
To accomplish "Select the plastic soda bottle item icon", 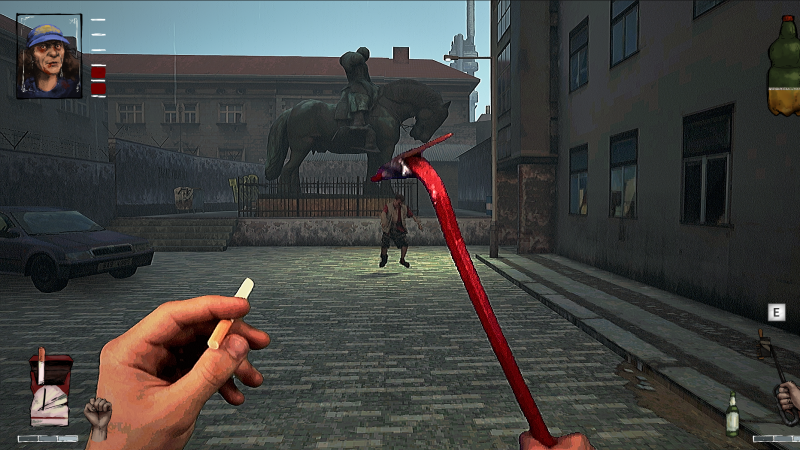I will coord(784,66).
